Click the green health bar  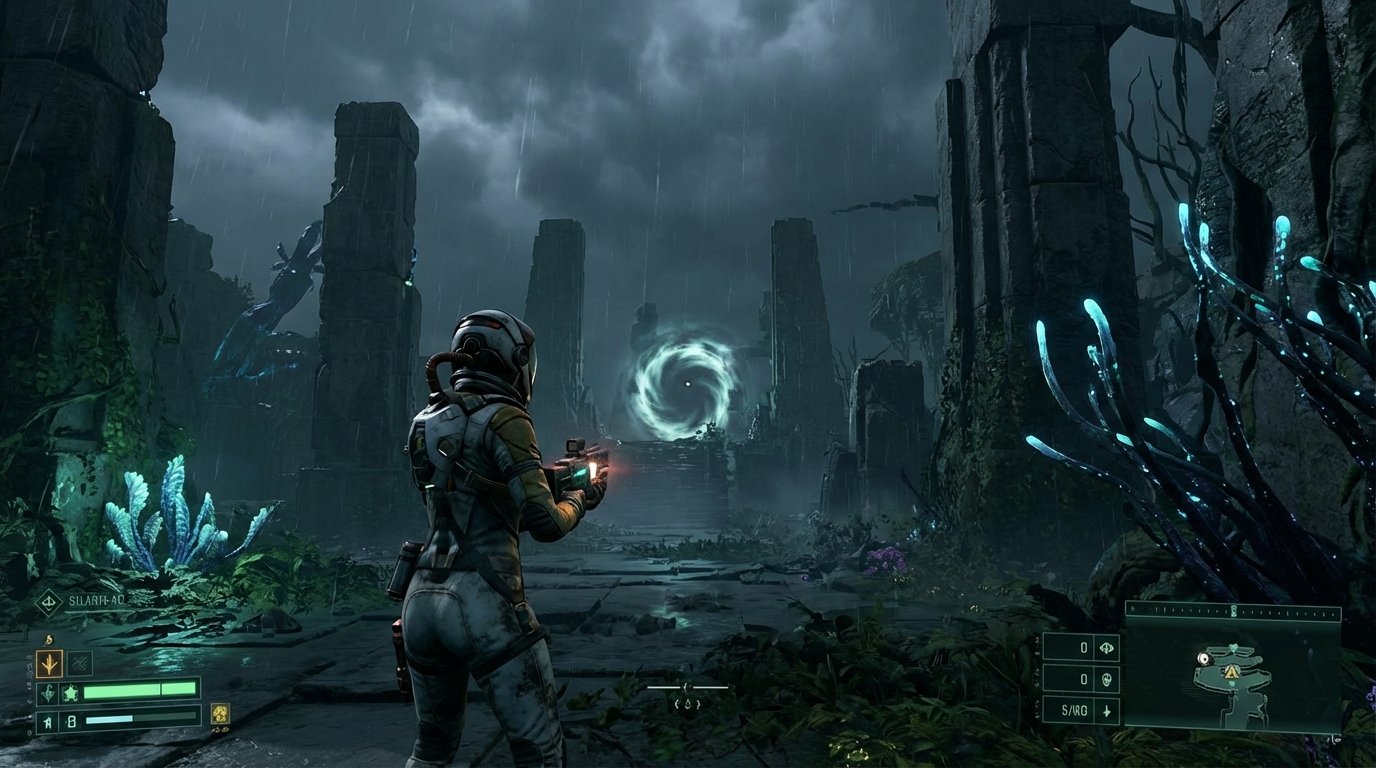[140, 691]
